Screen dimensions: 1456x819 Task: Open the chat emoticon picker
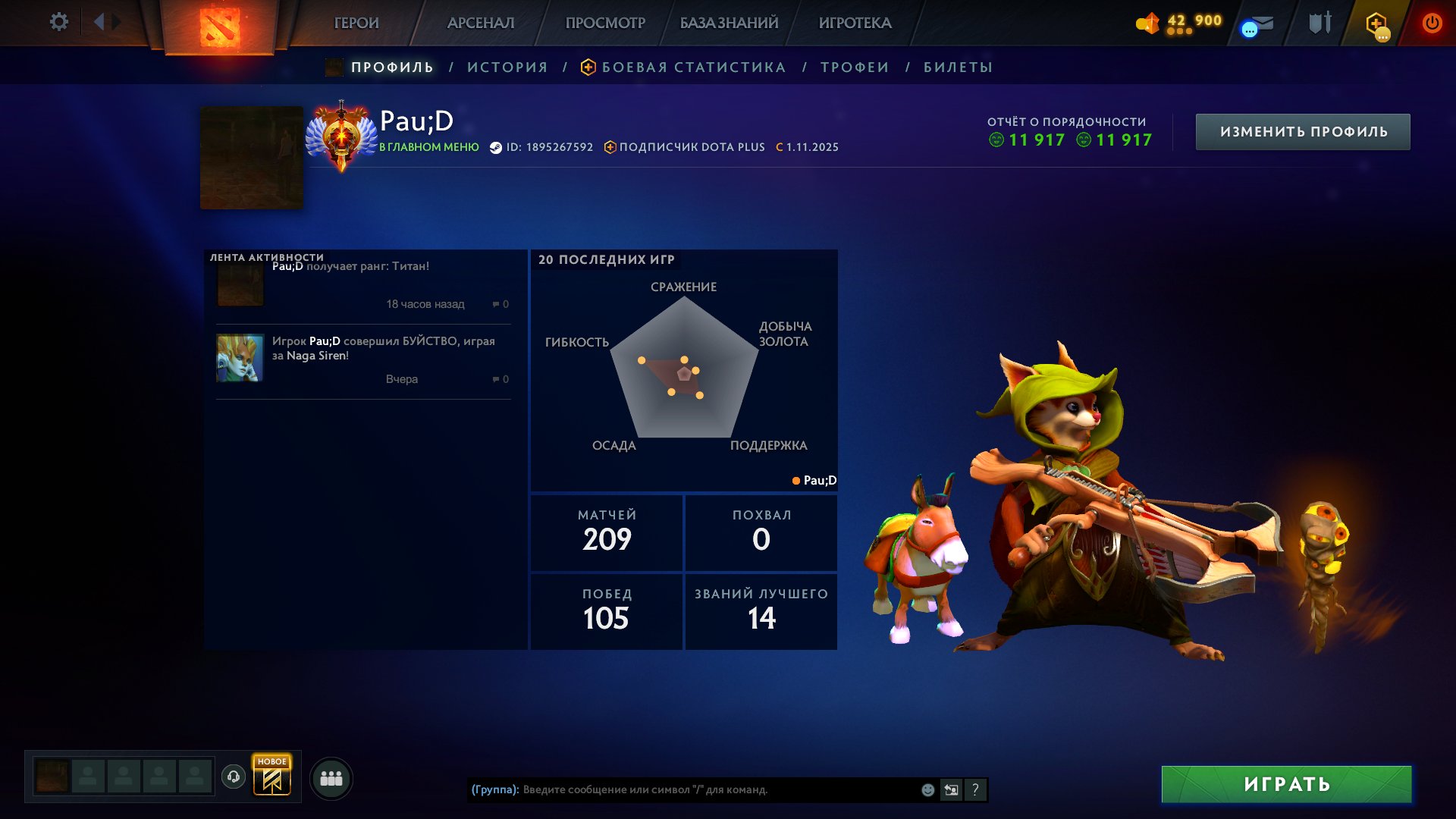[x=927, y=789]
